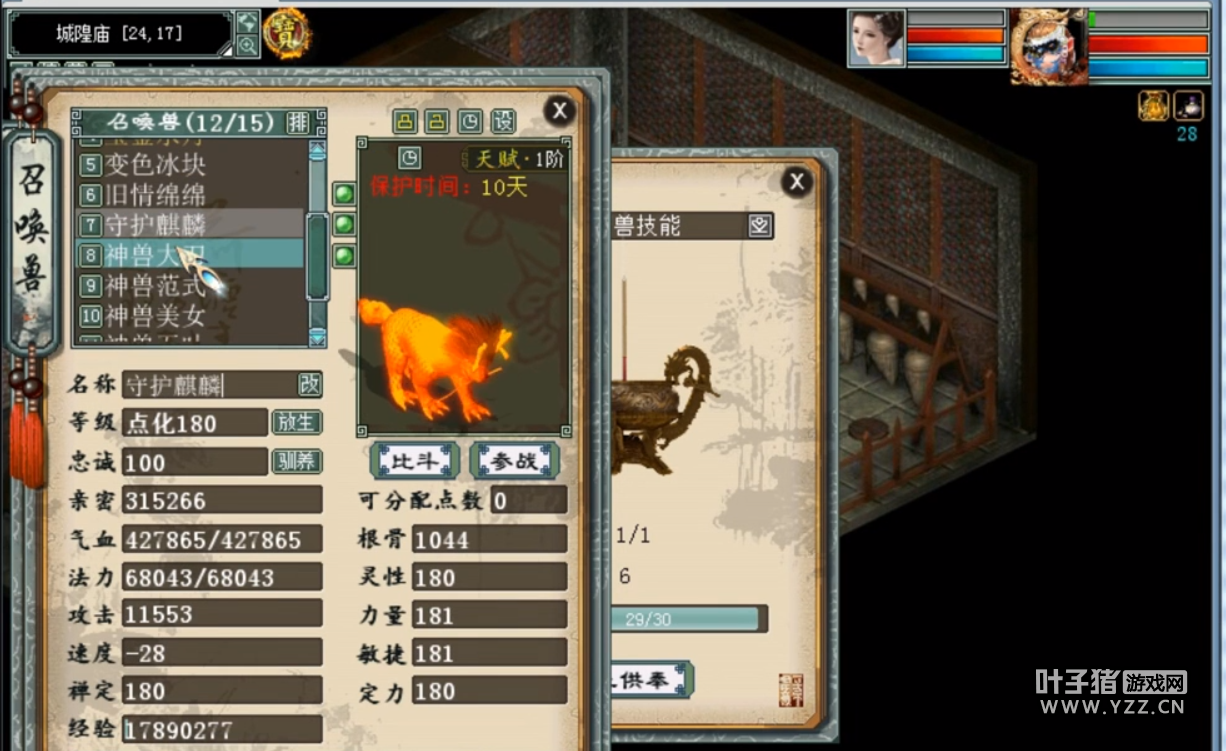Pick 神兽美女 from the beast list
Image resolution: width=1226 pixels, height=751 pixels.
(155, 317)
